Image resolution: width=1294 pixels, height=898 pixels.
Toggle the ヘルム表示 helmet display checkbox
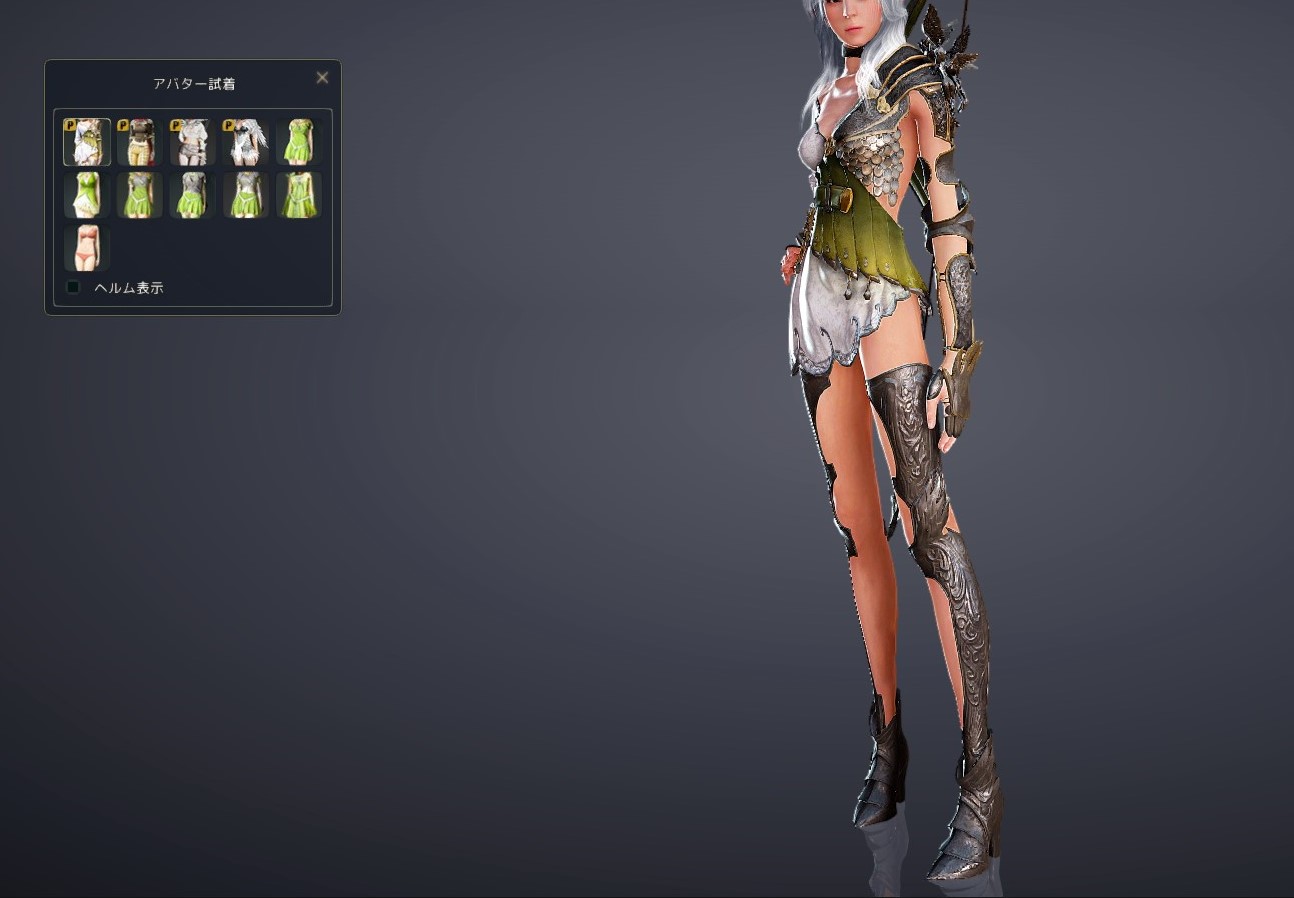point(73,288)
